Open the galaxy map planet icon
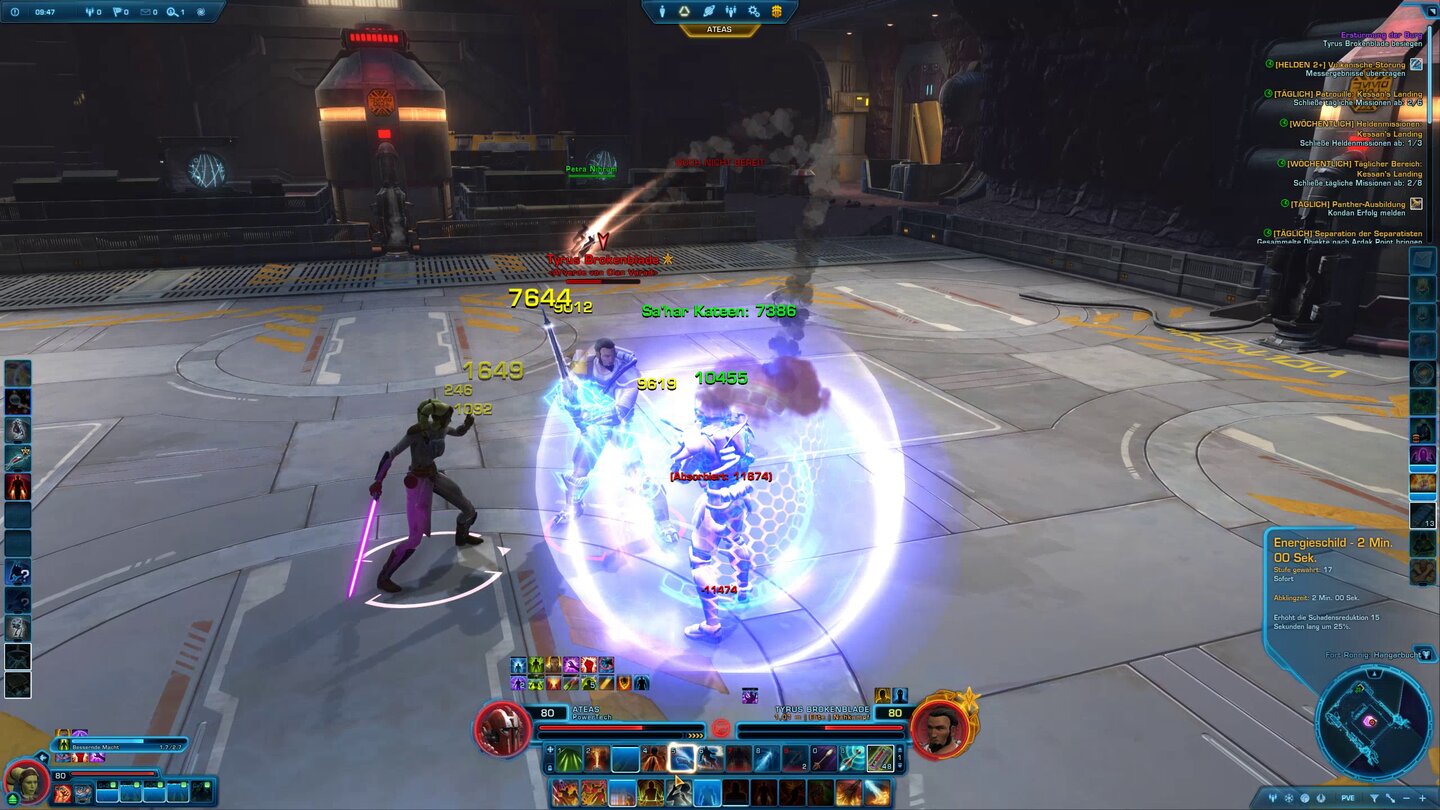This screenshot has width=1440, height=810. [709, 11]
